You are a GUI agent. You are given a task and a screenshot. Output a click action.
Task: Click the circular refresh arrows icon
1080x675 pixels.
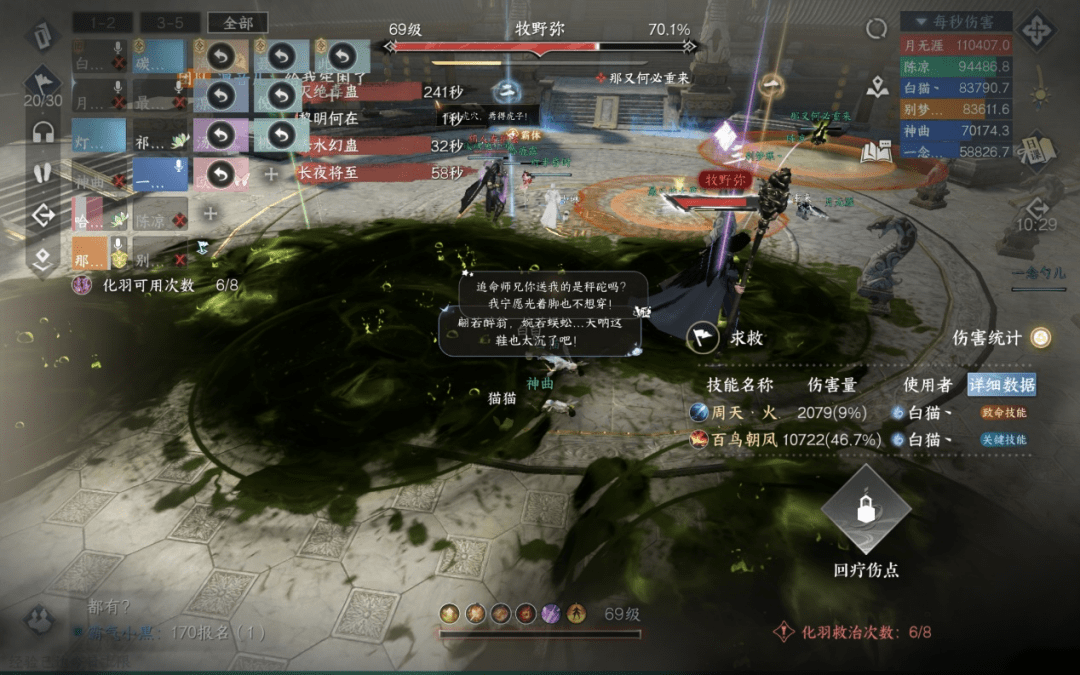pos(877,29)
